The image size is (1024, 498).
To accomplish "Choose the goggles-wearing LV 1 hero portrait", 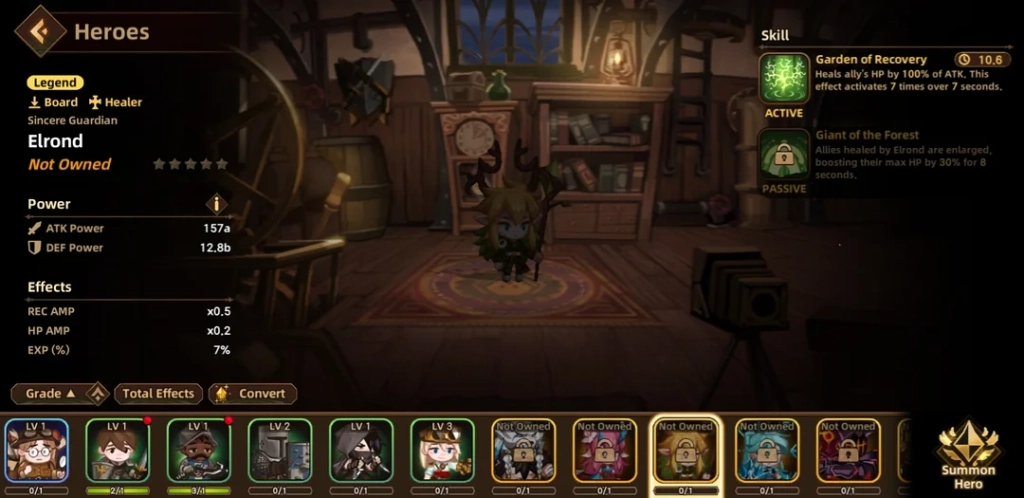I will 37,450.
